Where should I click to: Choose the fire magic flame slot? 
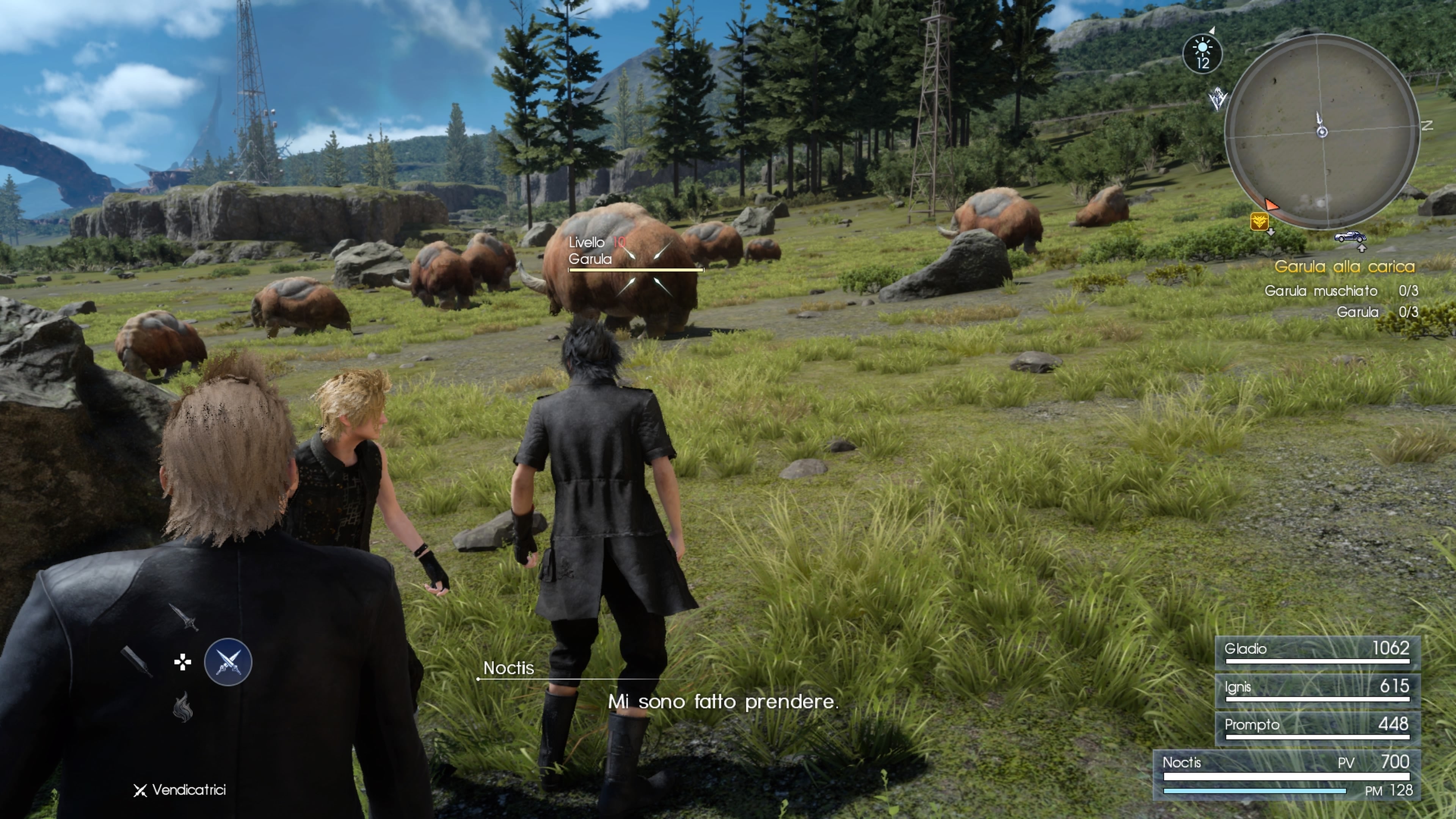[x=182, y=707]
